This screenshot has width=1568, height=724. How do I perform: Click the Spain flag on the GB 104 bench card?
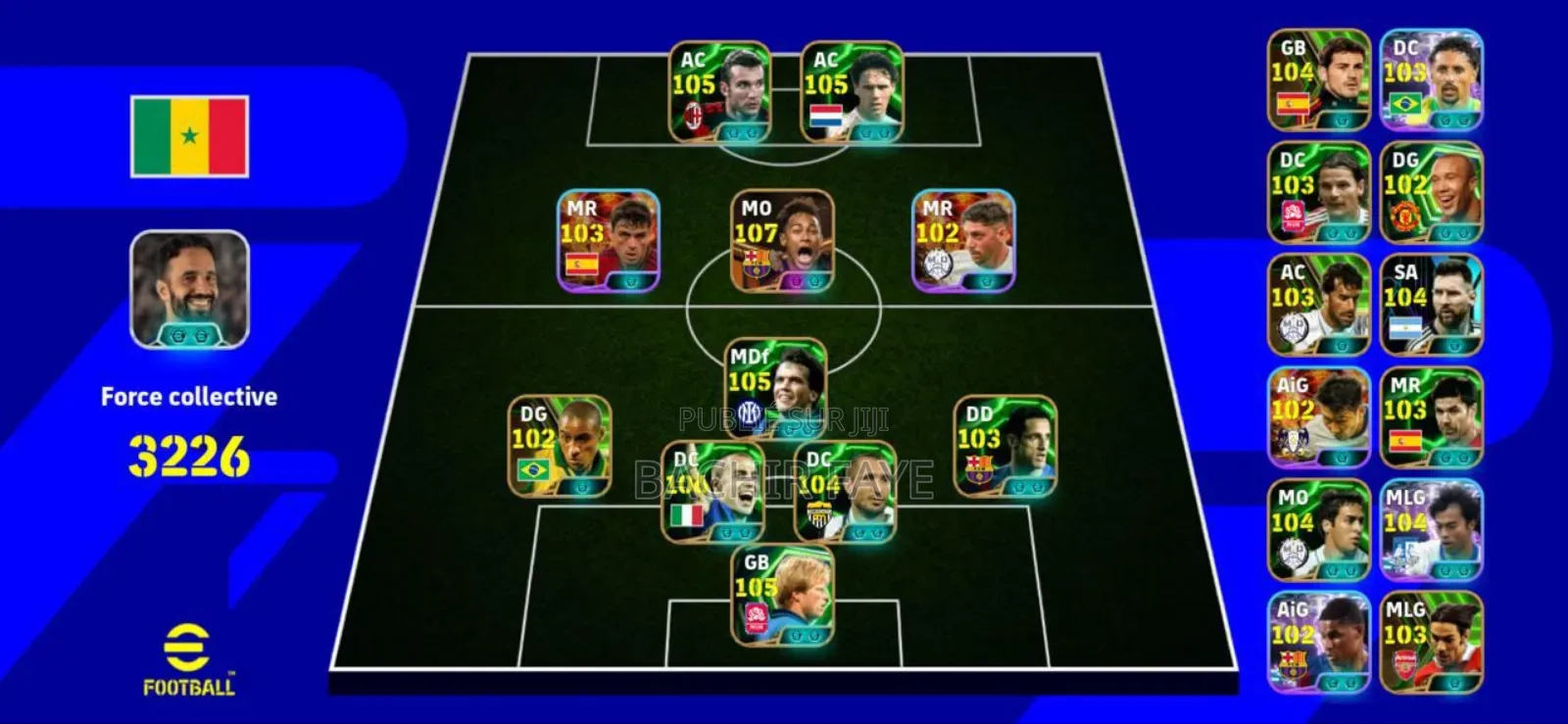pyautogui.click(x=1293, y=105)
